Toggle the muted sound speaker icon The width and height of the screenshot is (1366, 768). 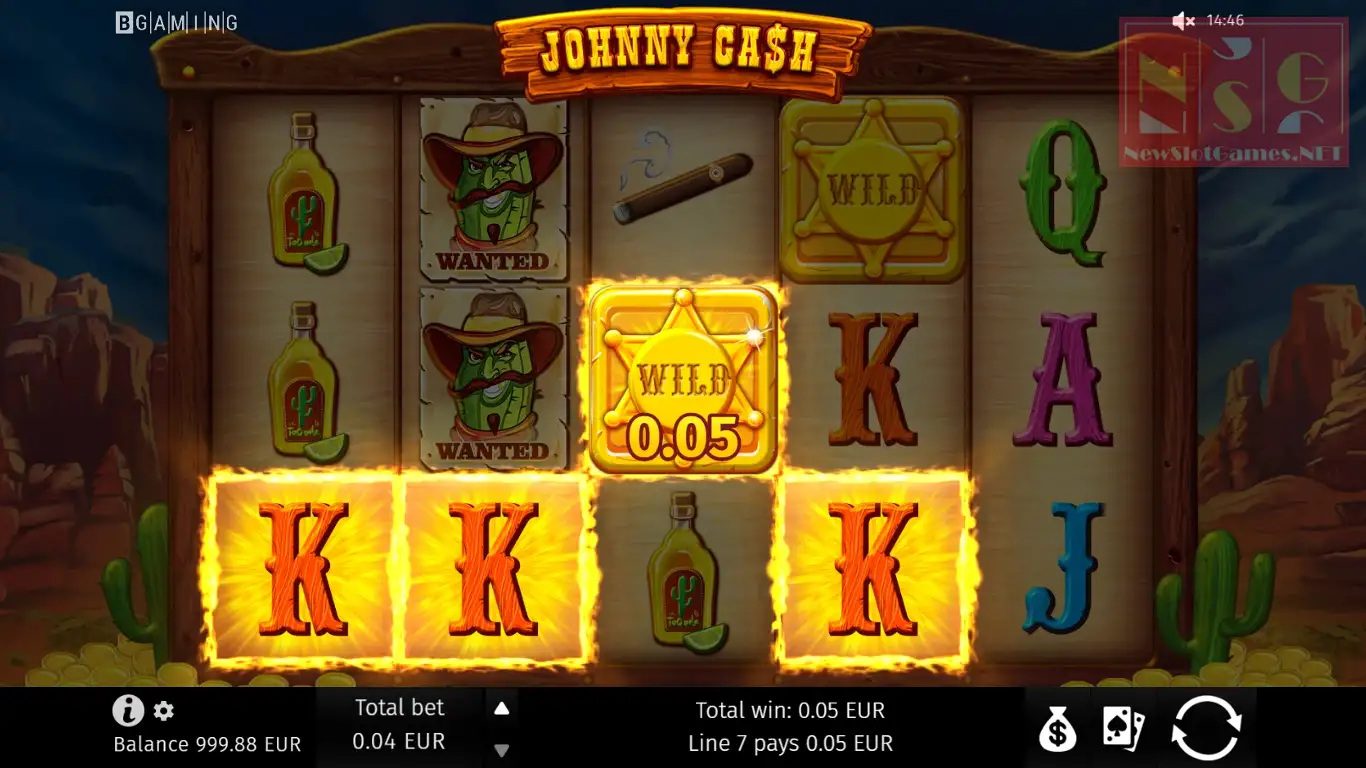[1183, 21]
